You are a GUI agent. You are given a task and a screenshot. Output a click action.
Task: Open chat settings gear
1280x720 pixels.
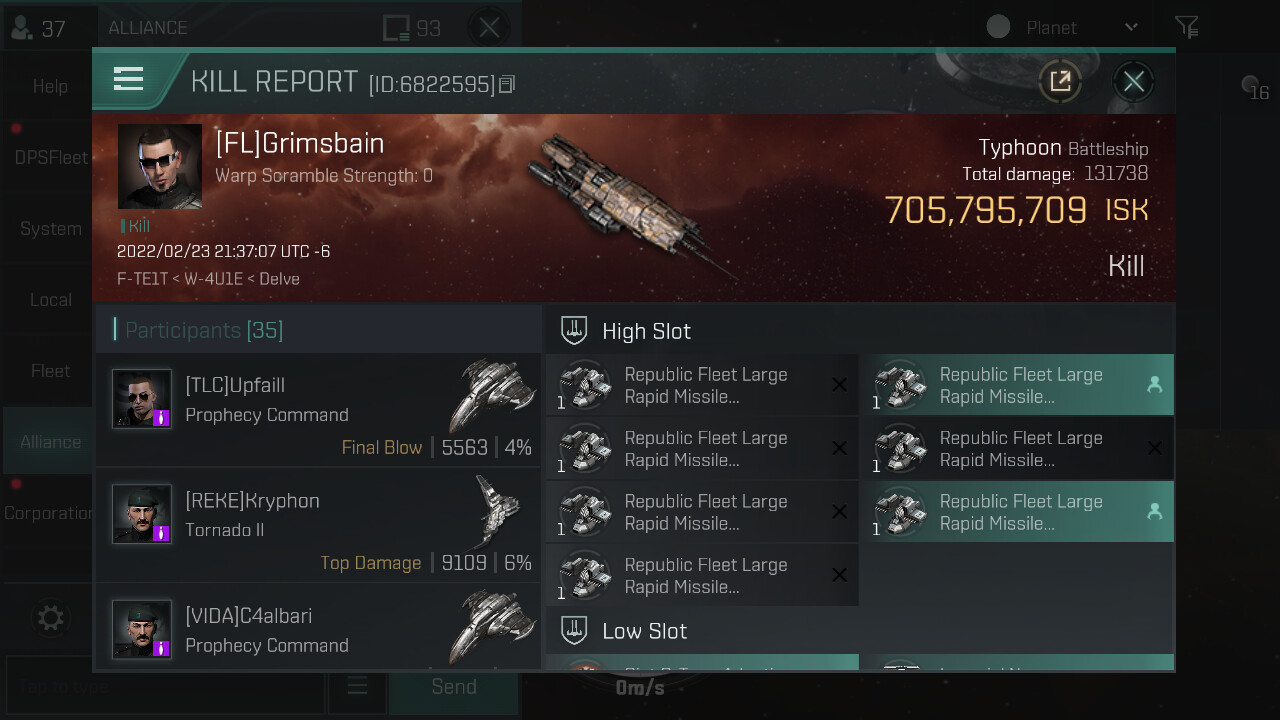click(x=50, y=618)
